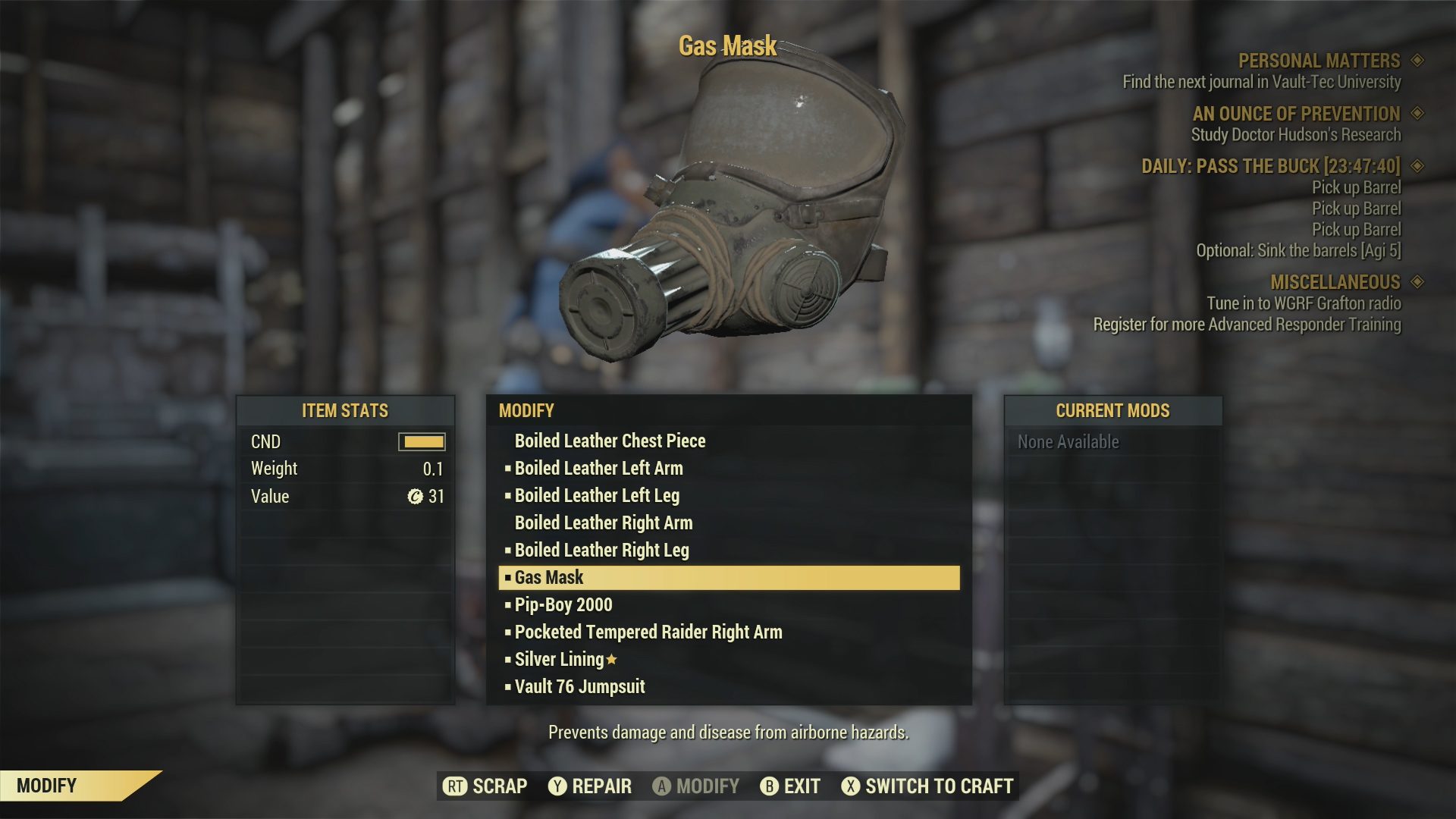Toggle the equipped marker beside Gas Mask

coord(507,577)
